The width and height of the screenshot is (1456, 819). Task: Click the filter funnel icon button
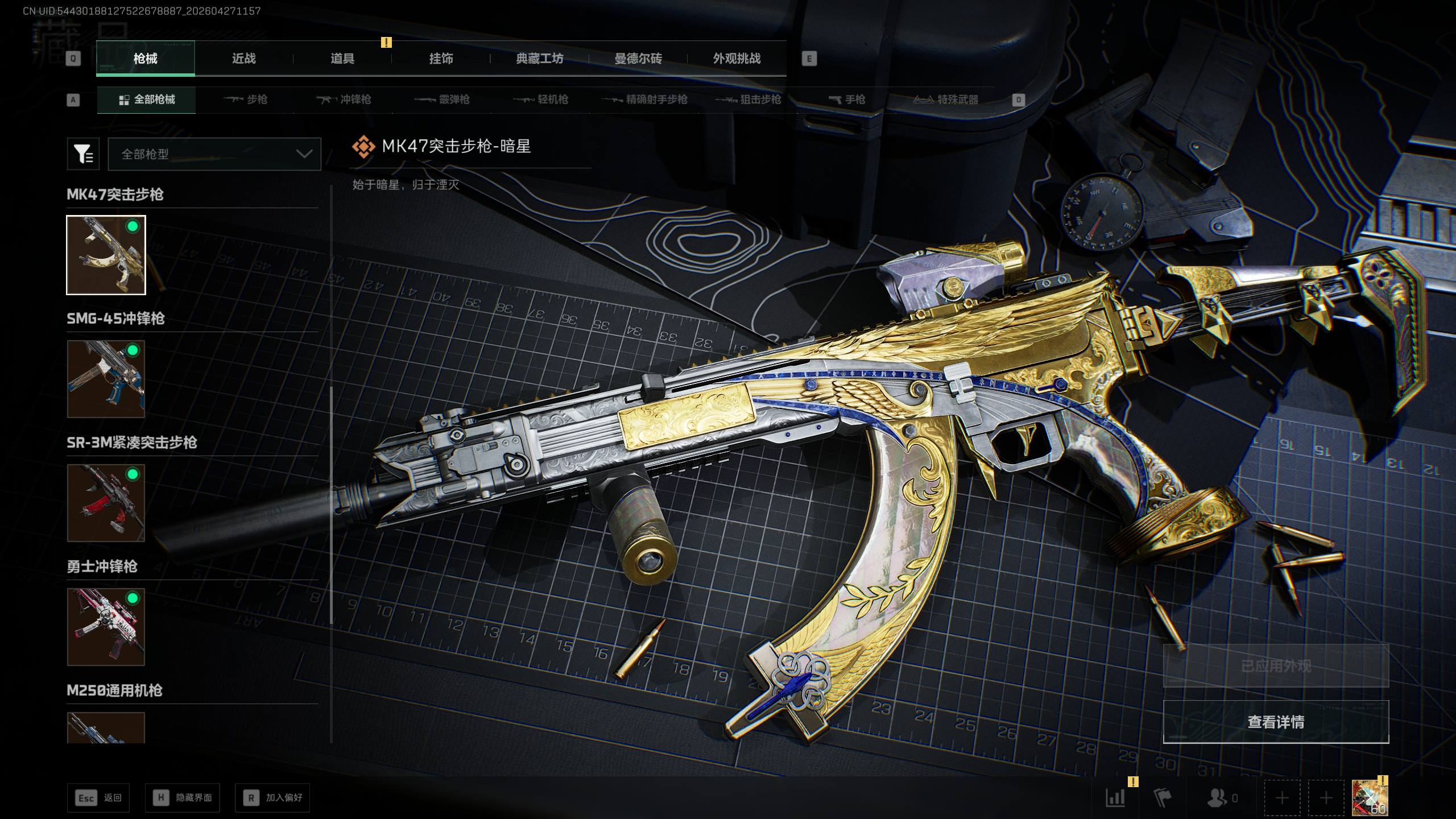83,154
